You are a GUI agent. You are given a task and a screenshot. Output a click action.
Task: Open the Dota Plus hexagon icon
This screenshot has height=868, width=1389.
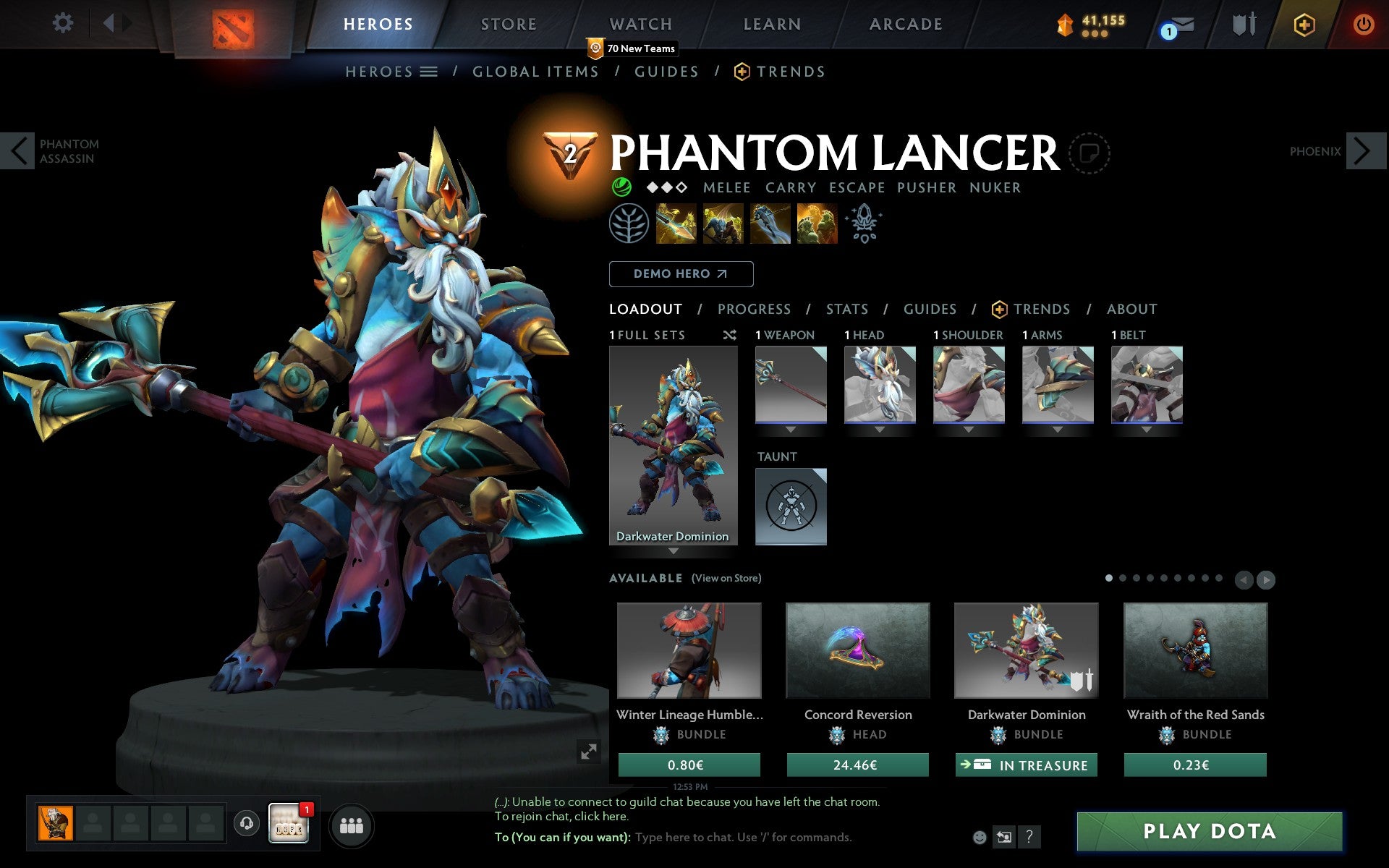pyautogui.click(x=1304, y=24)
